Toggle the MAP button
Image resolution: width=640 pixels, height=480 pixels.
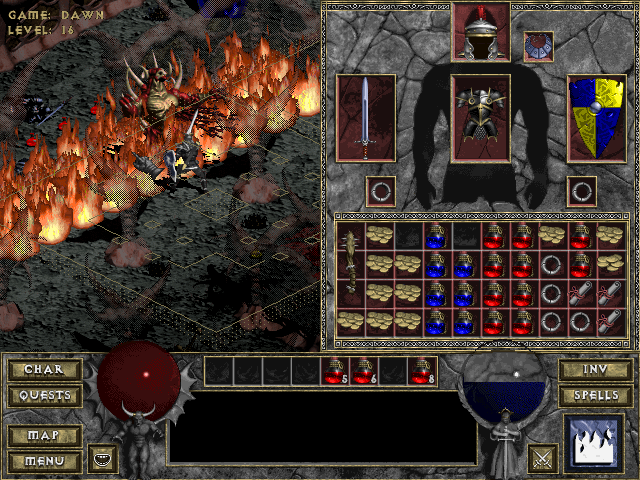[44, 436]
